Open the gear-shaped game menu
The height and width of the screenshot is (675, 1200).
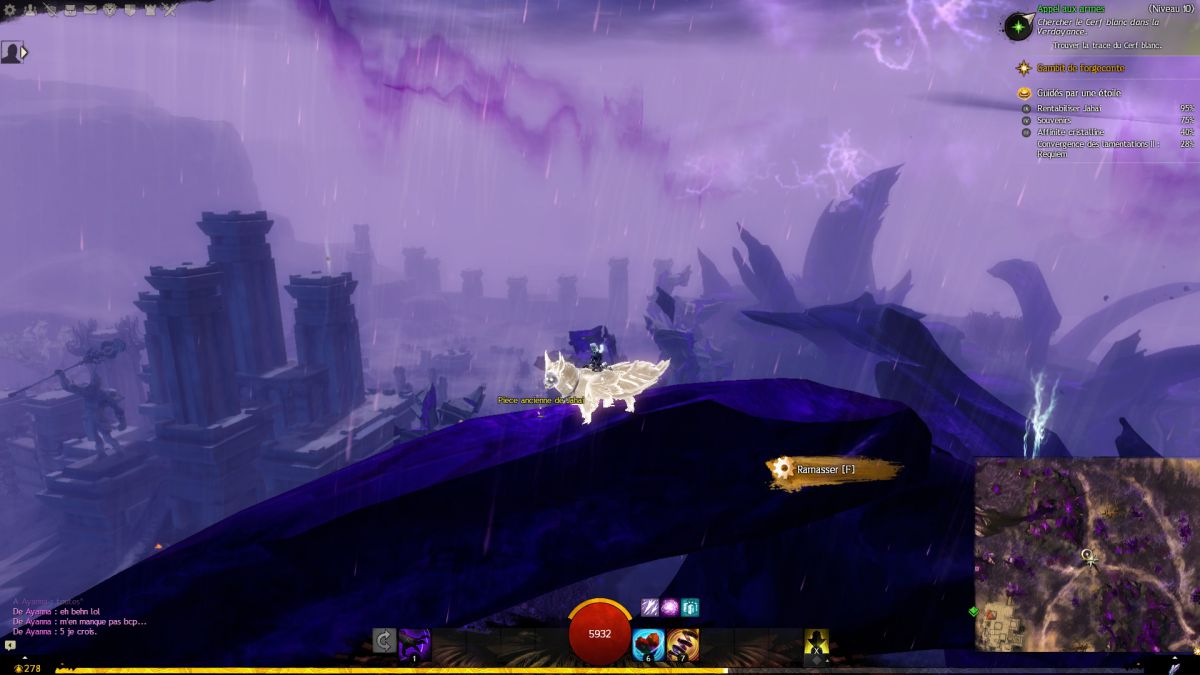coord(10,10)
